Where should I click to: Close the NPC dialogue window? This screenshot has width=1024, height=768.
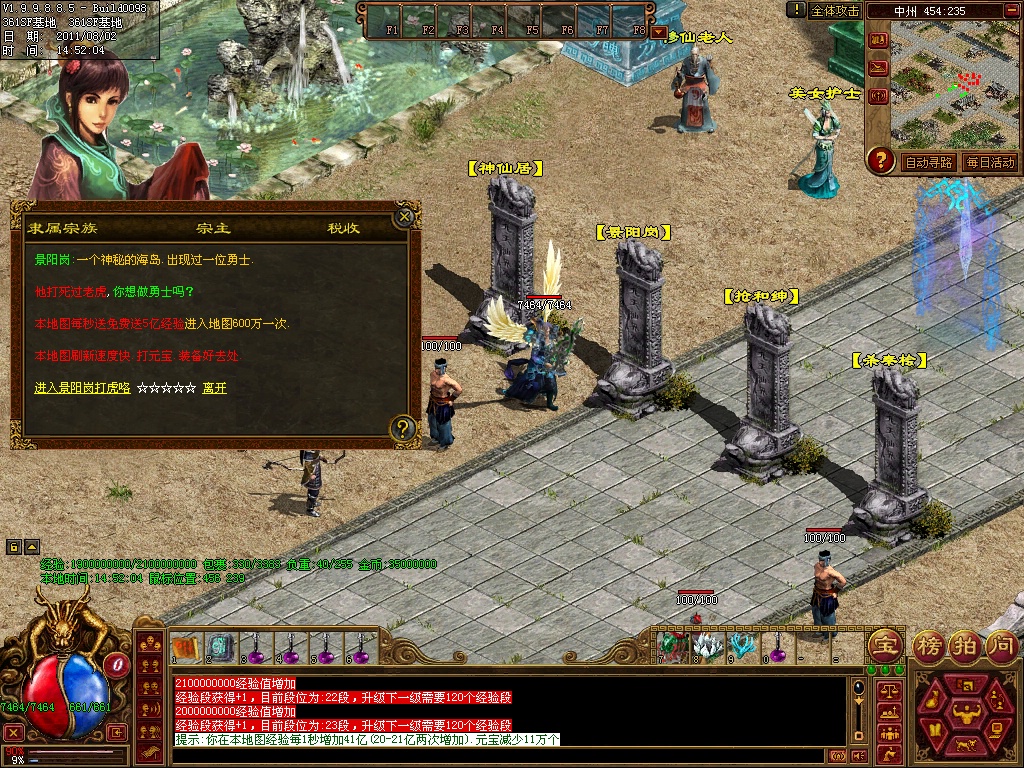point(404,216)
